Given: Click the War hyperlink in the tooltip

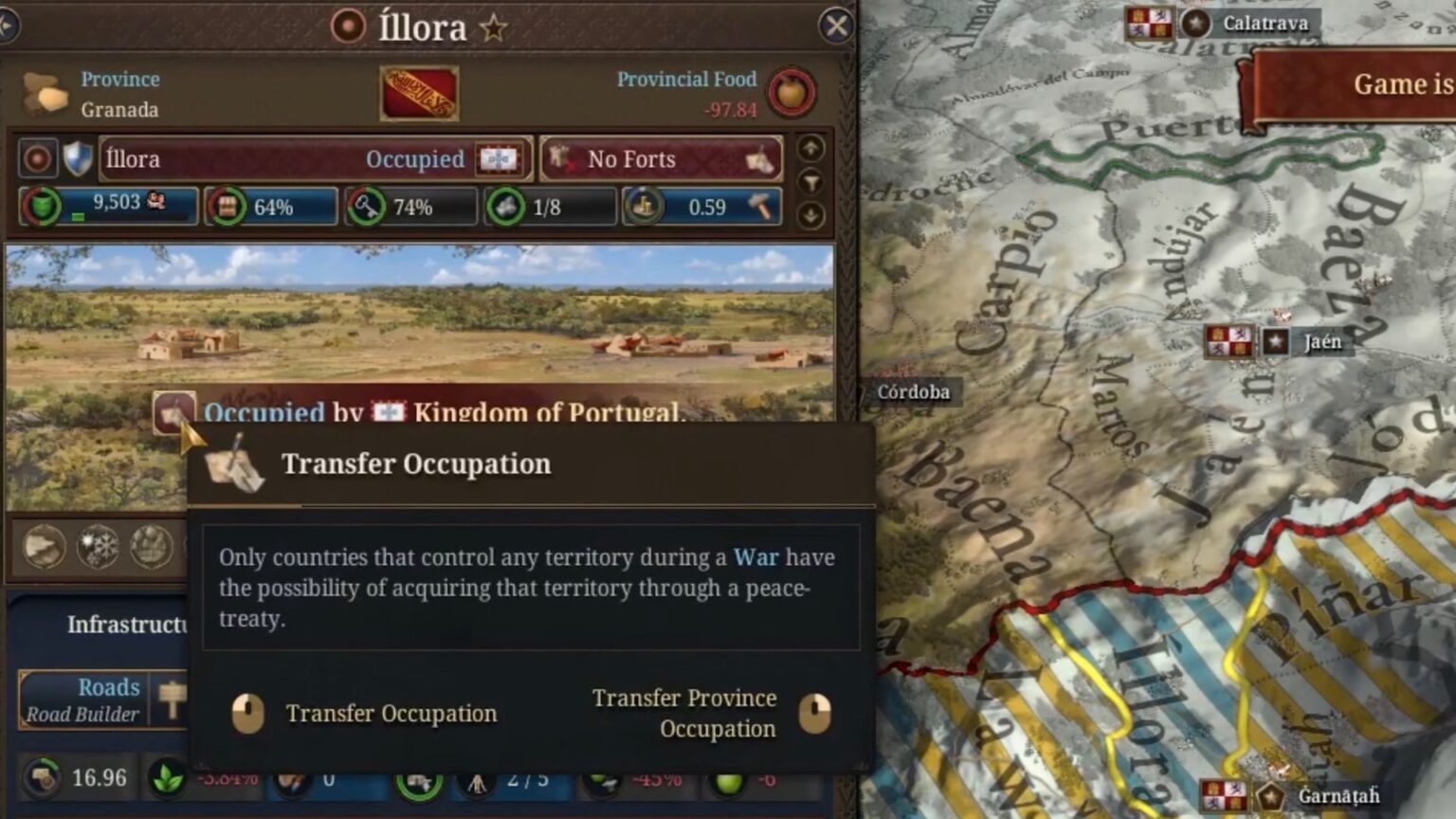Looking at the screenshot, I should click(756, 557).
